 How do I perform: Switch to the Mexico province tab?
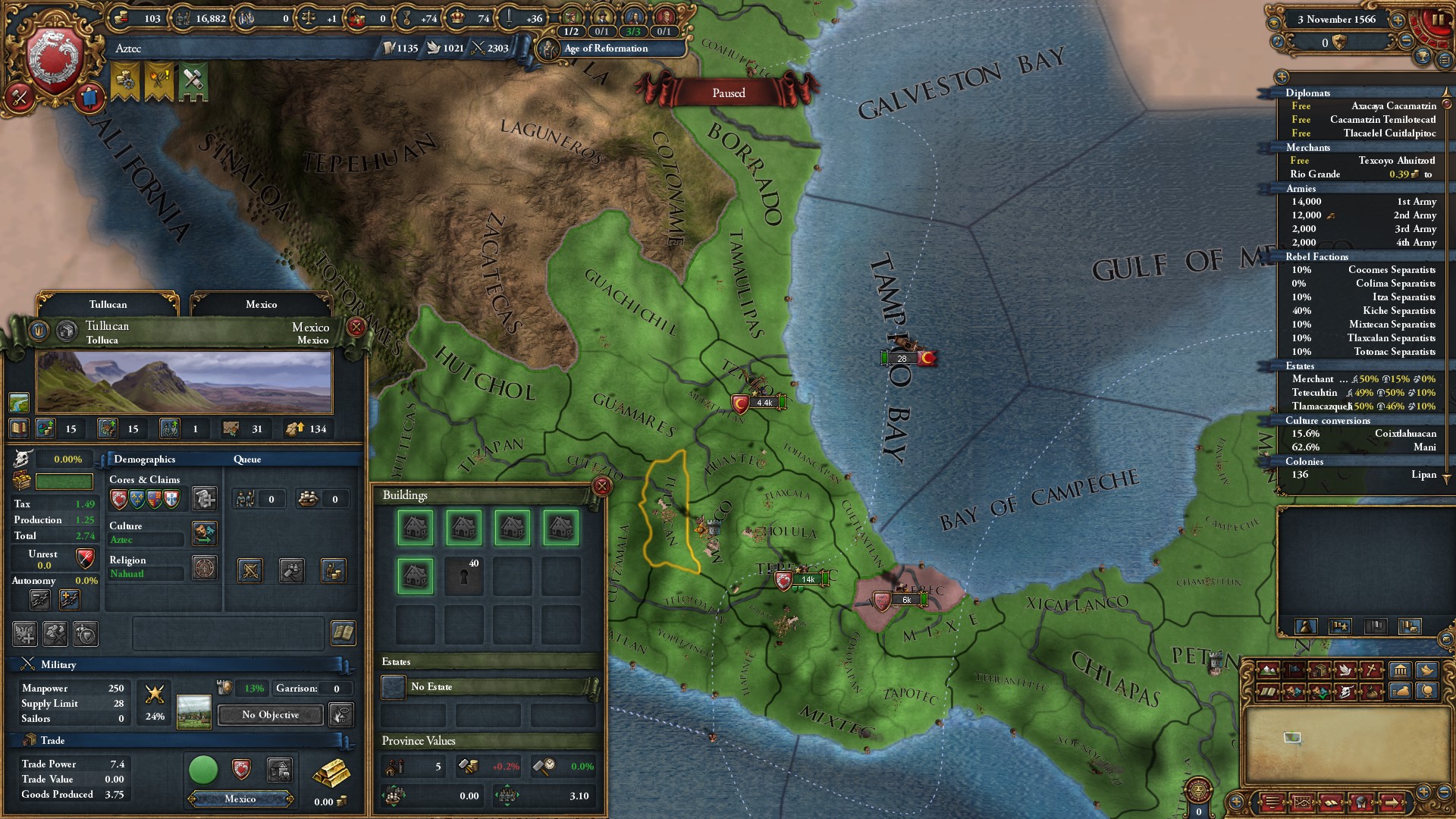(262, 304)
